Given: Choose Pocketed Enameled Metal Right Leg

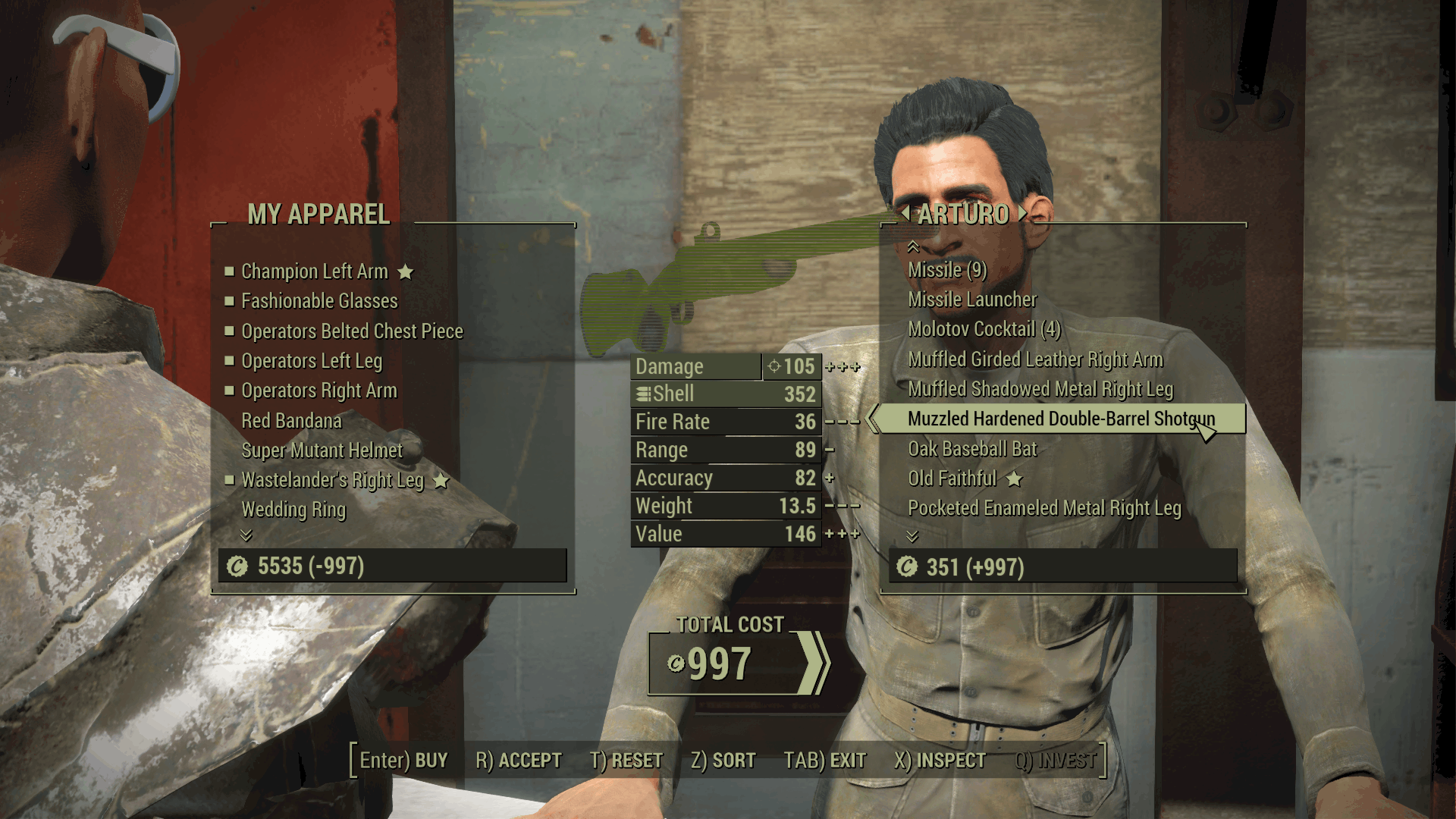Looking at the screenshot, I should point(1044,508).
